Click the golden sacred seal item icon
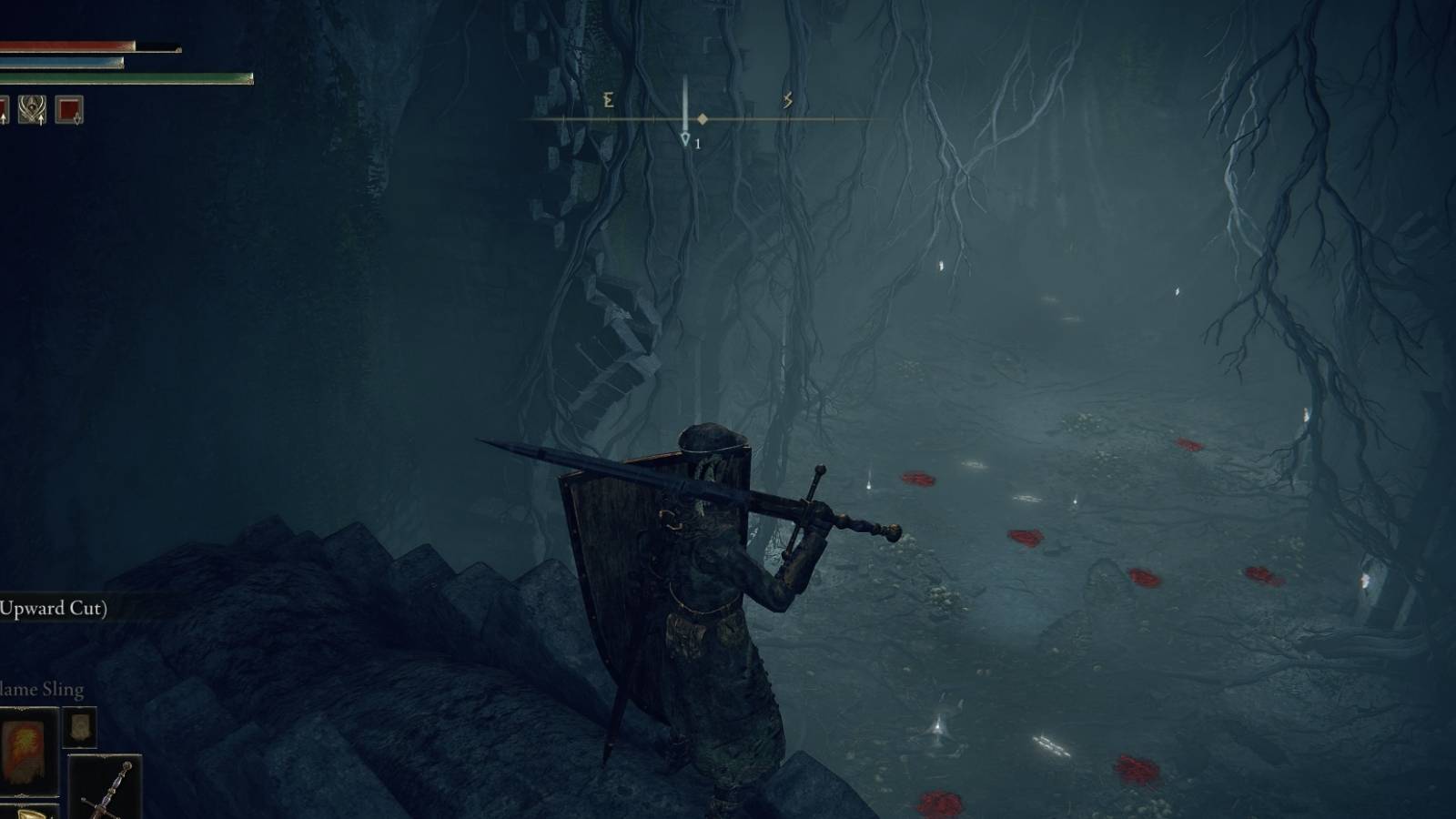 pyautogui.click(x=29, y=813)
